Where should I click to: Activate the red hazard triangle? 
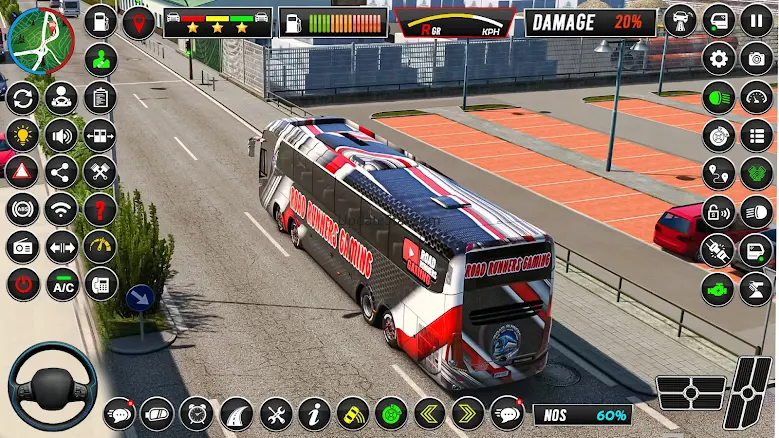[x=22, y=172]
